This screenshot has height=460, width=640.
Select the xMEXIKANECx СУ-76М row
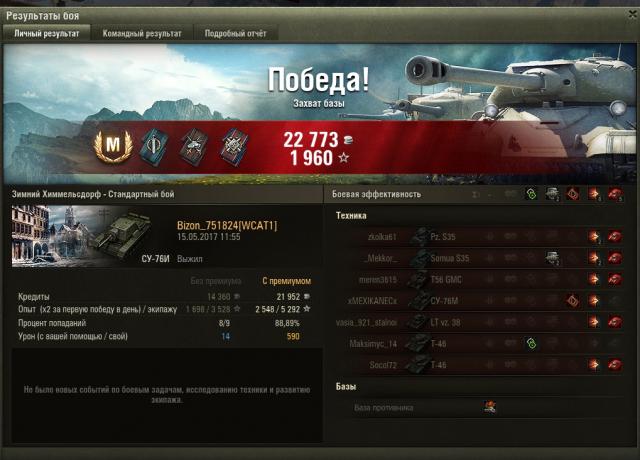click(480, 300)
